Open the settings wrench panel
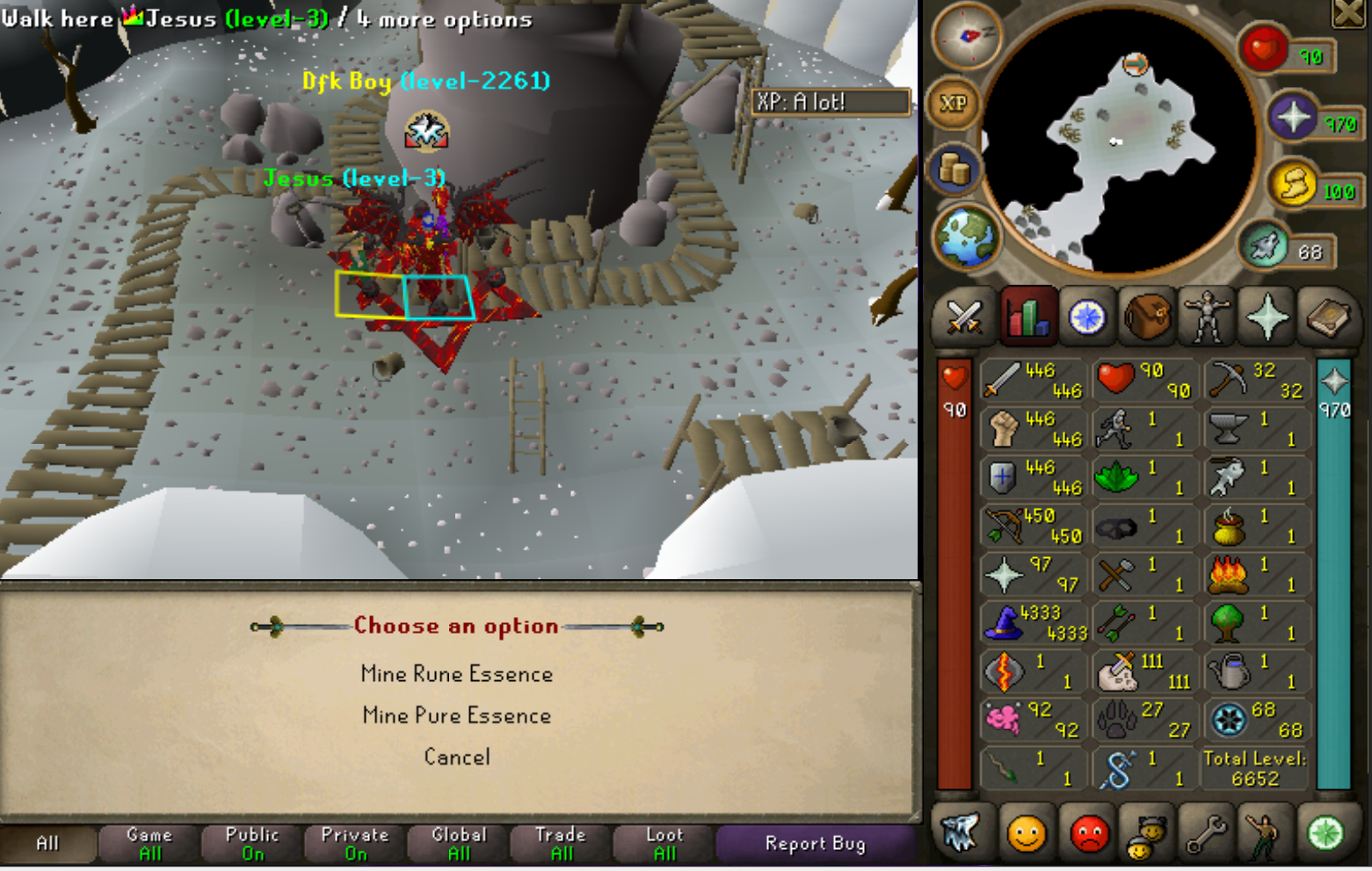Viewport: 1372px width, 871px height. [1206, 835]
